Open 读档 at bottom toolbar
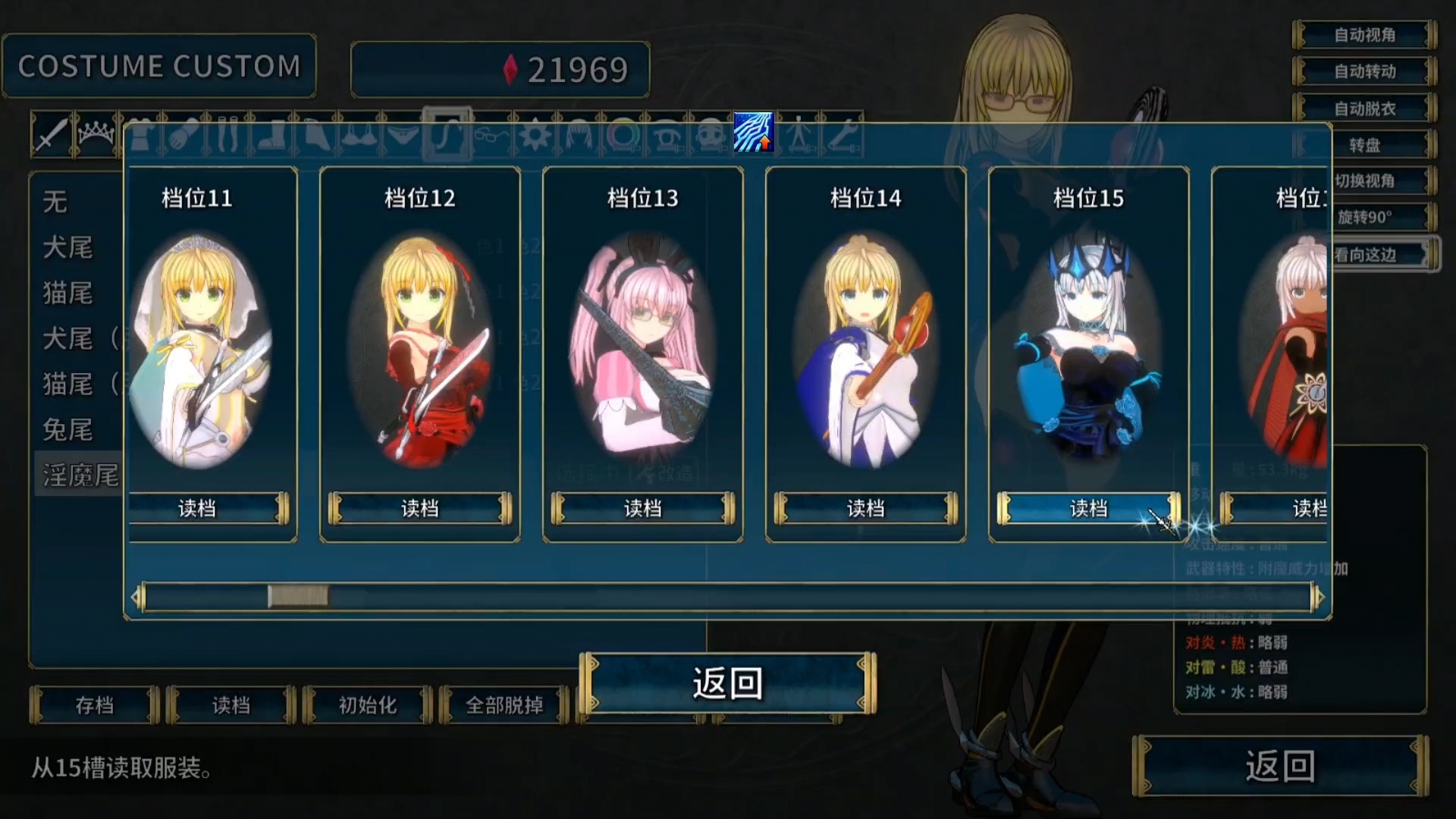Screen dimensions: 1456x819 [231, 705]
